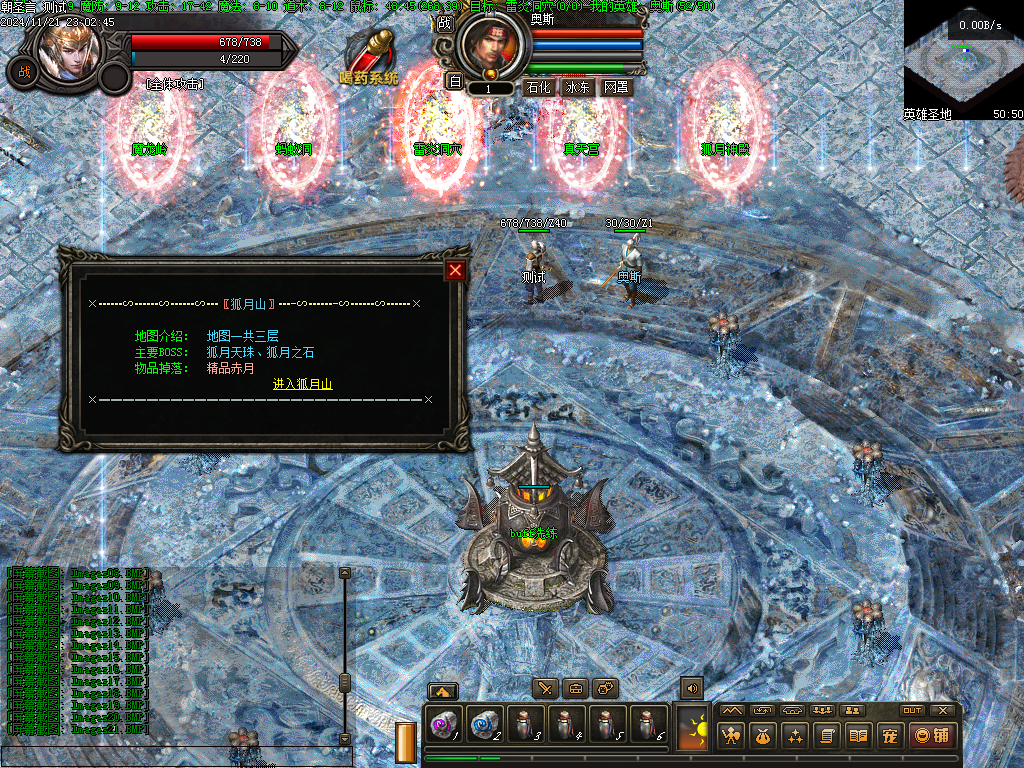Click the OUT logout button

pyautogui.click(x=911, y=710)
